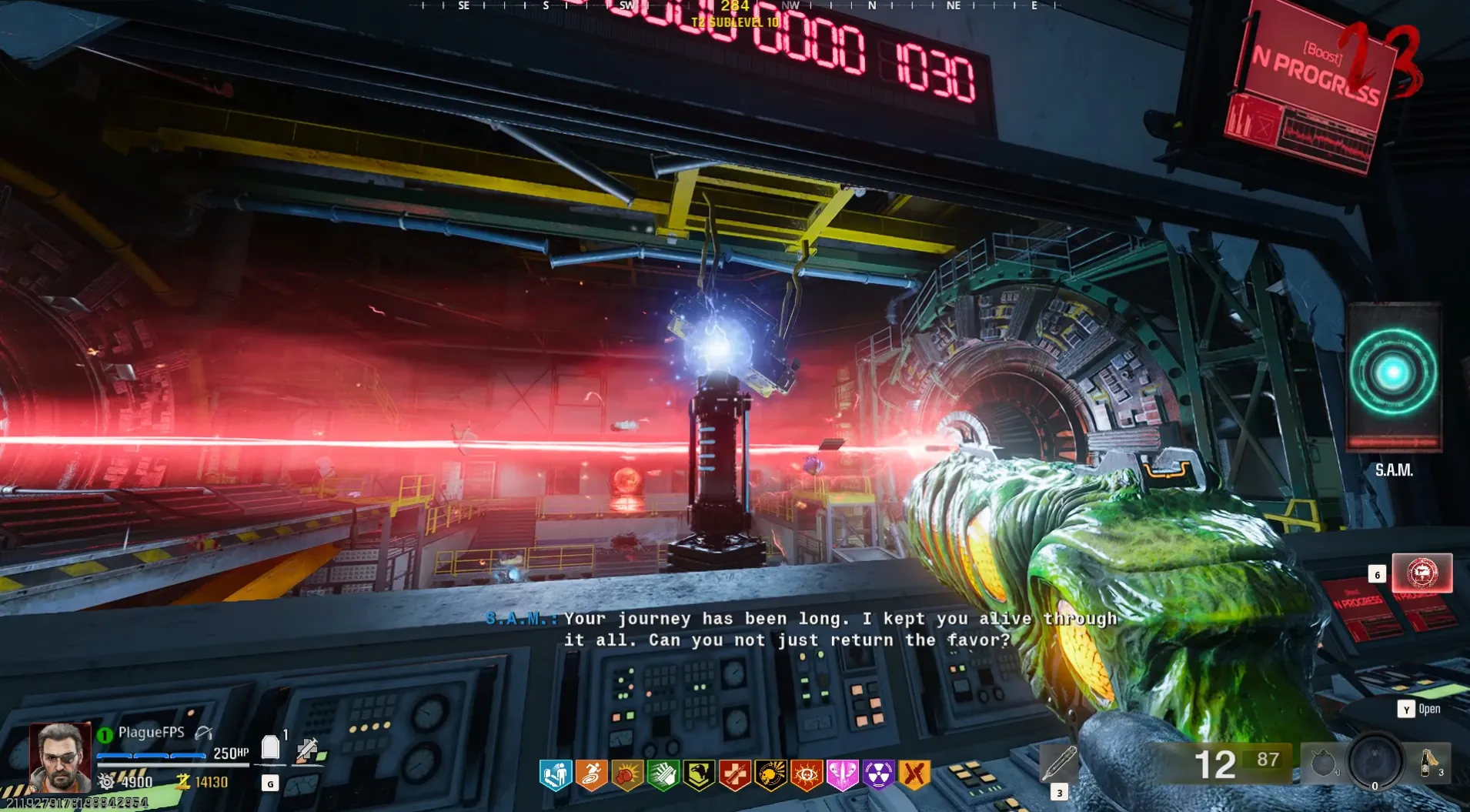Select the boxing glove Melee Macchiato perk
Viewport: 1470px width, 812px height.
tap(627, 775)
